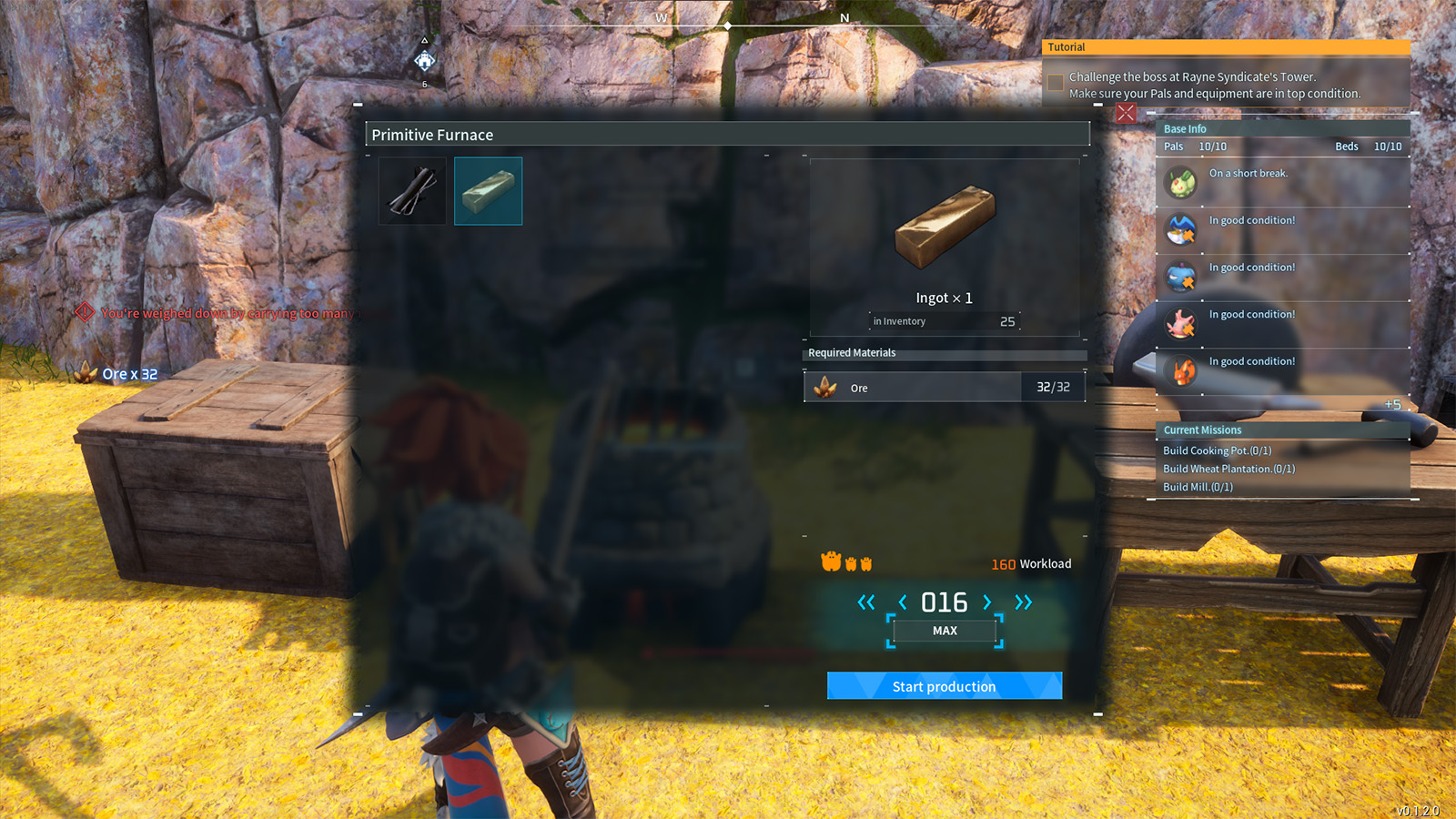Select the Build Cooking Pot mission entry
Viewport: 1456px width, 819px height.
pos(1218,450)
